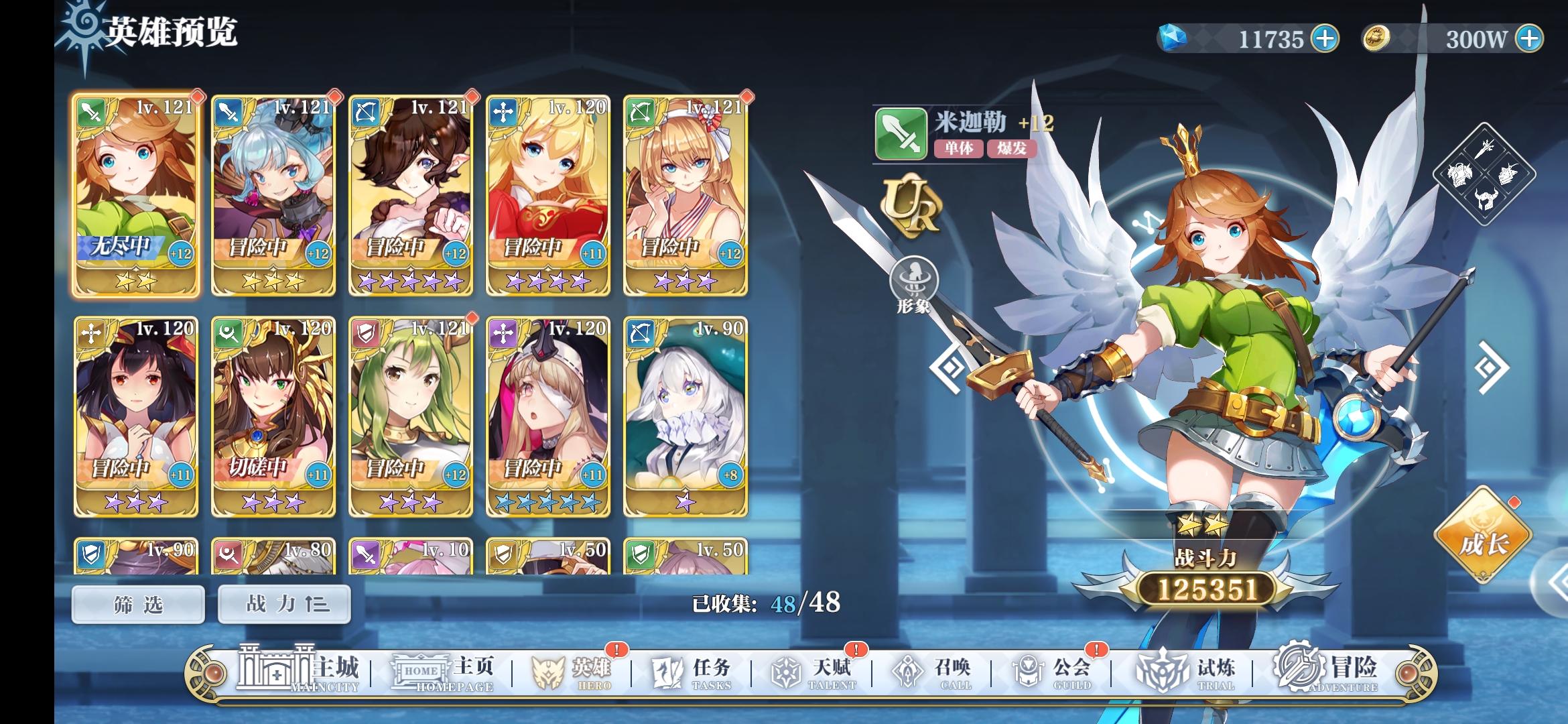The width and height of the screenshot is (1568, 724).
Task: Open the helmet equipment slot icon
Action: click(x=1486, y=200)
